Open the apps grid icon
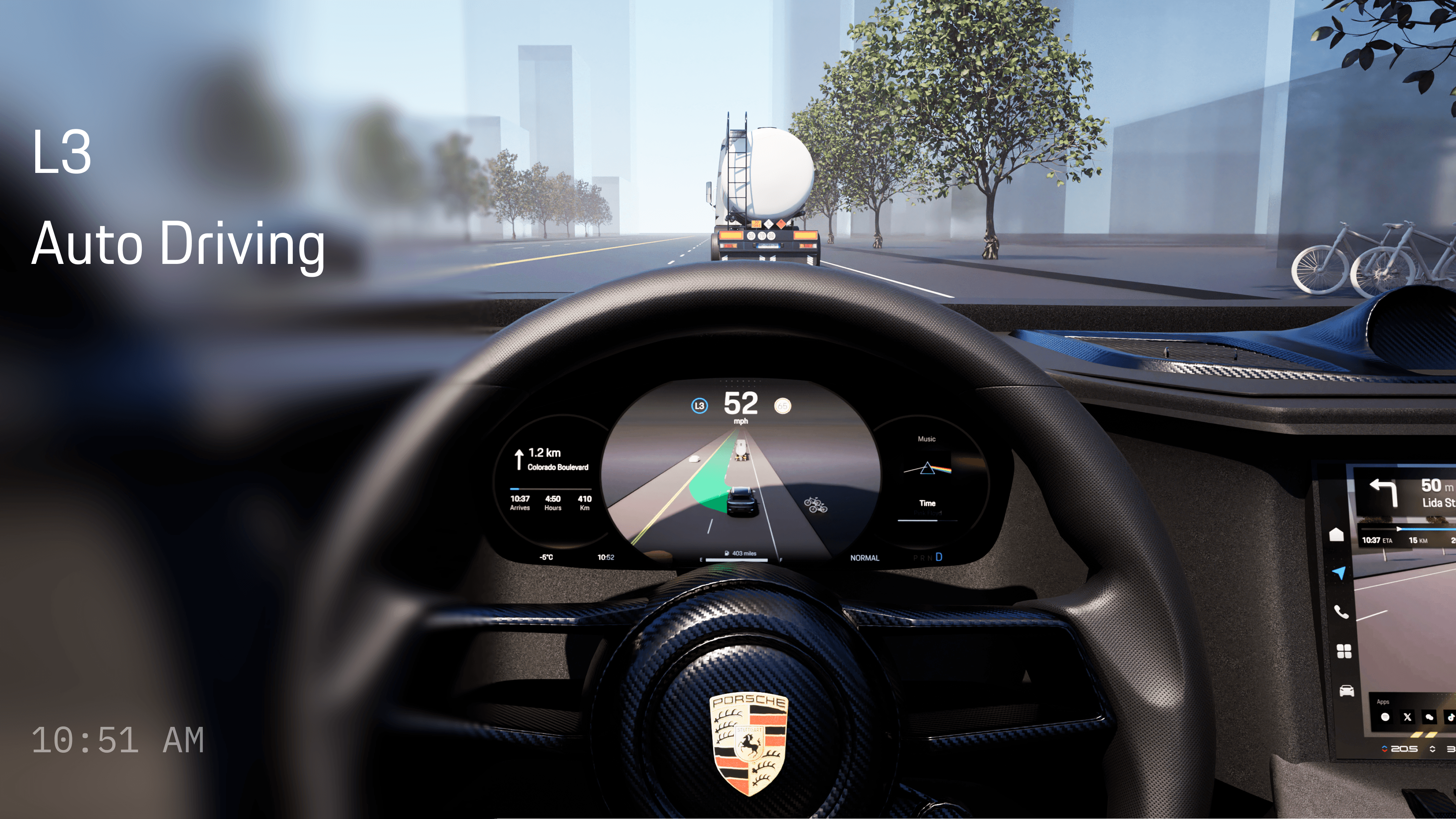Image resolution: width=1456 pixels, height=819 pixels. pos(1343,651)
